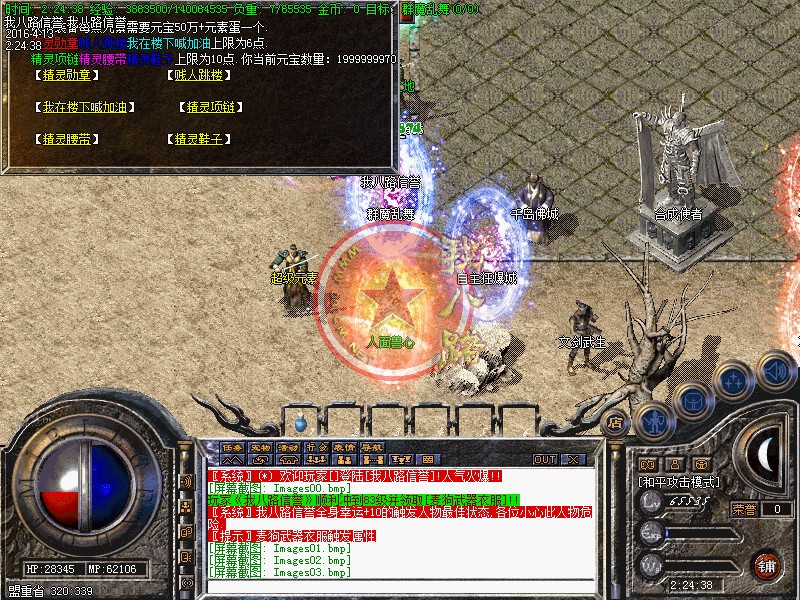
Task: Open the 宠物 pet tab
Action: (260, 447)
